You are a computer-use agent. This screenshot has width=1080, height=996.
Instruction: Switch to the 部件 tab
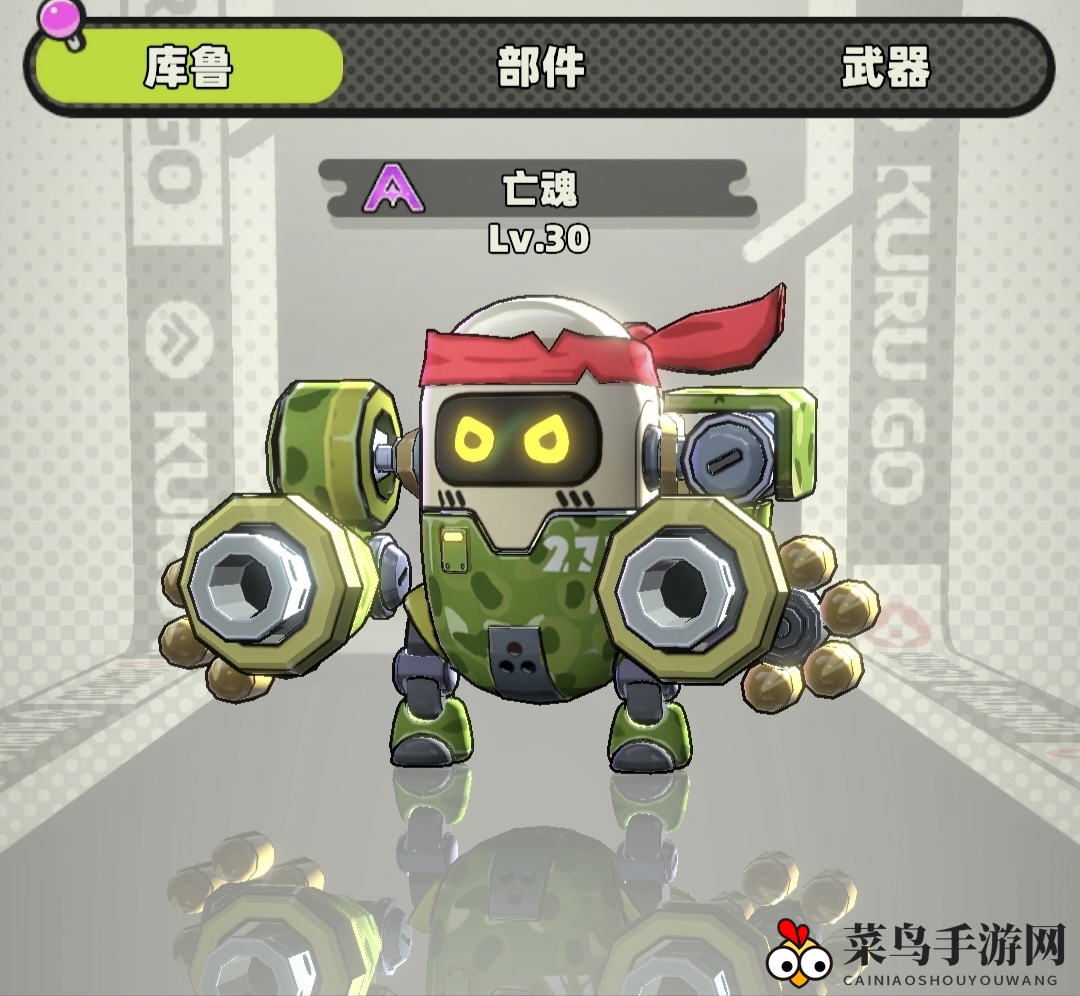pos(541,67)
